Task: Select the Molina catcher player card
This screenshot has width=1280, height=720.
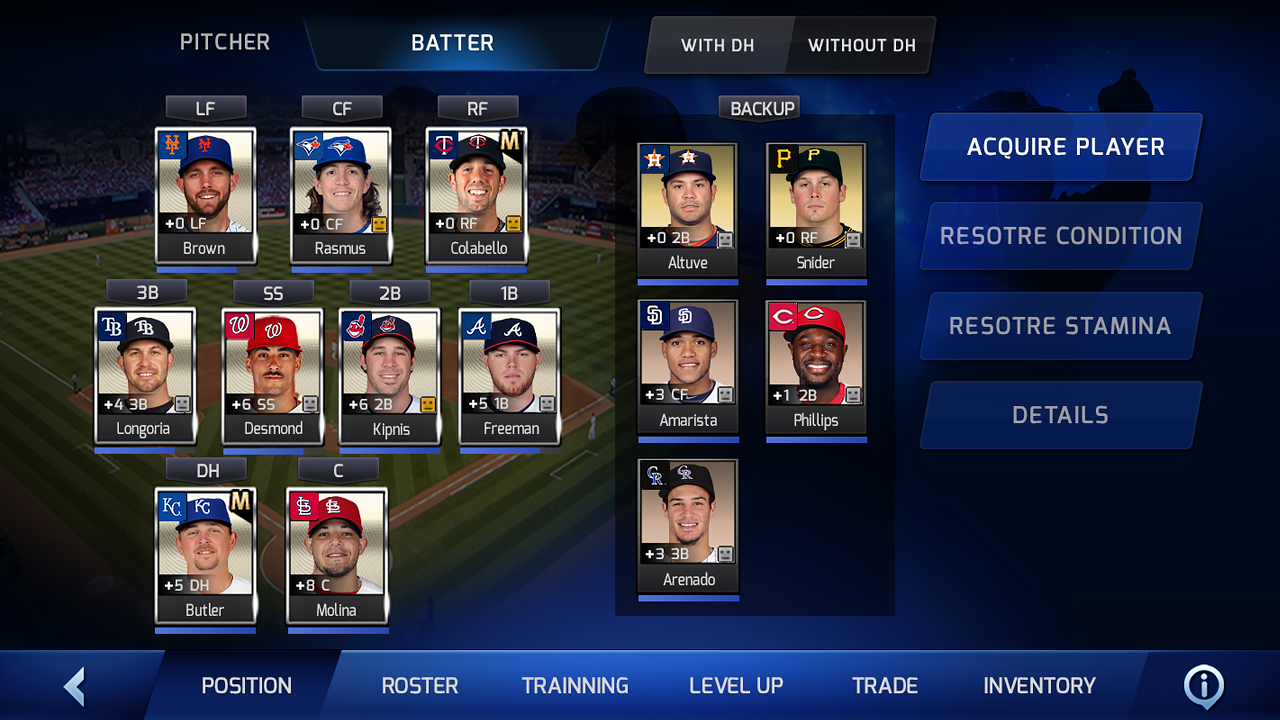Action: point(337,555)
